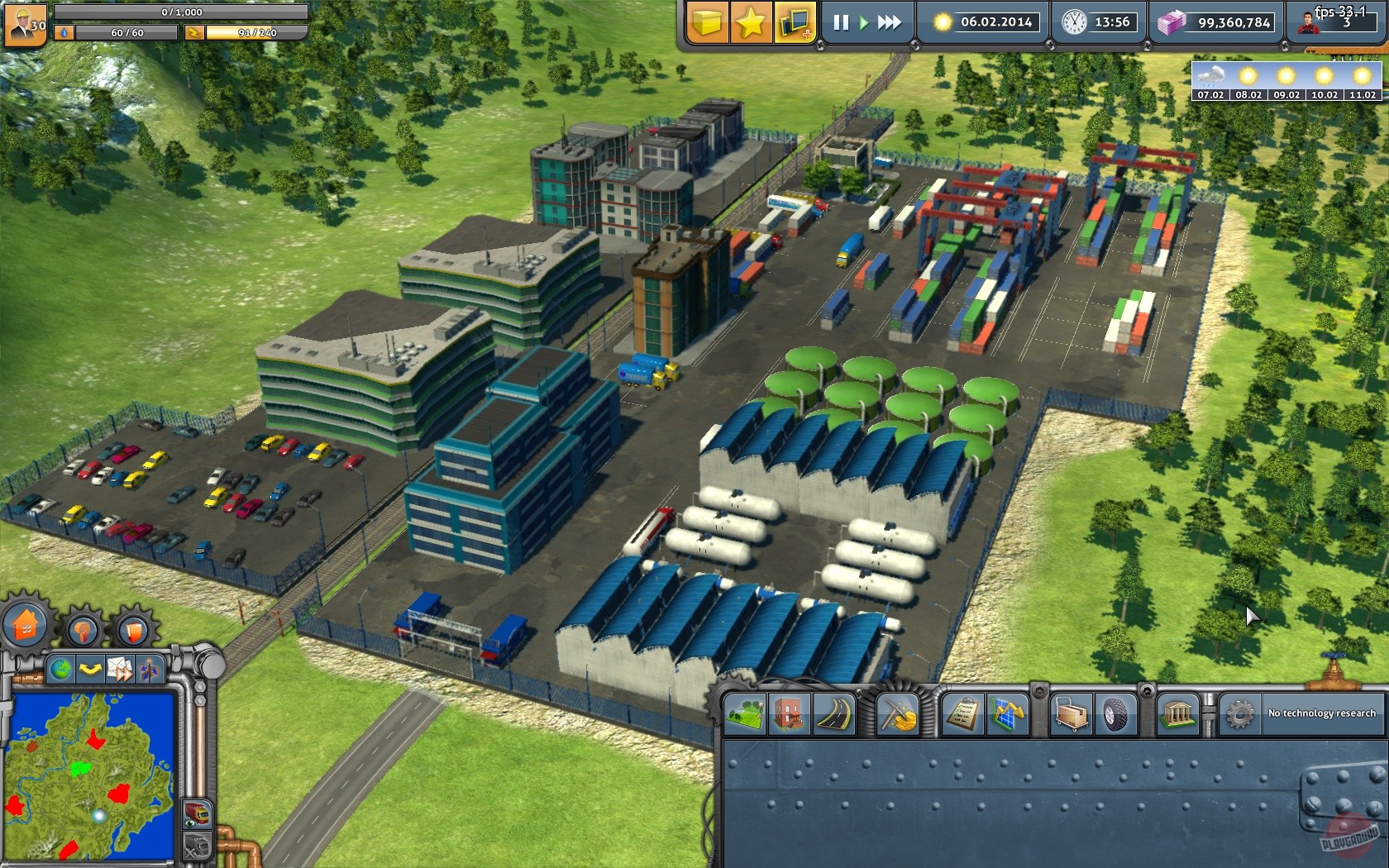Open the building construction menu
The height and width of the screenshot is (868, 1389).
point(787,715)
